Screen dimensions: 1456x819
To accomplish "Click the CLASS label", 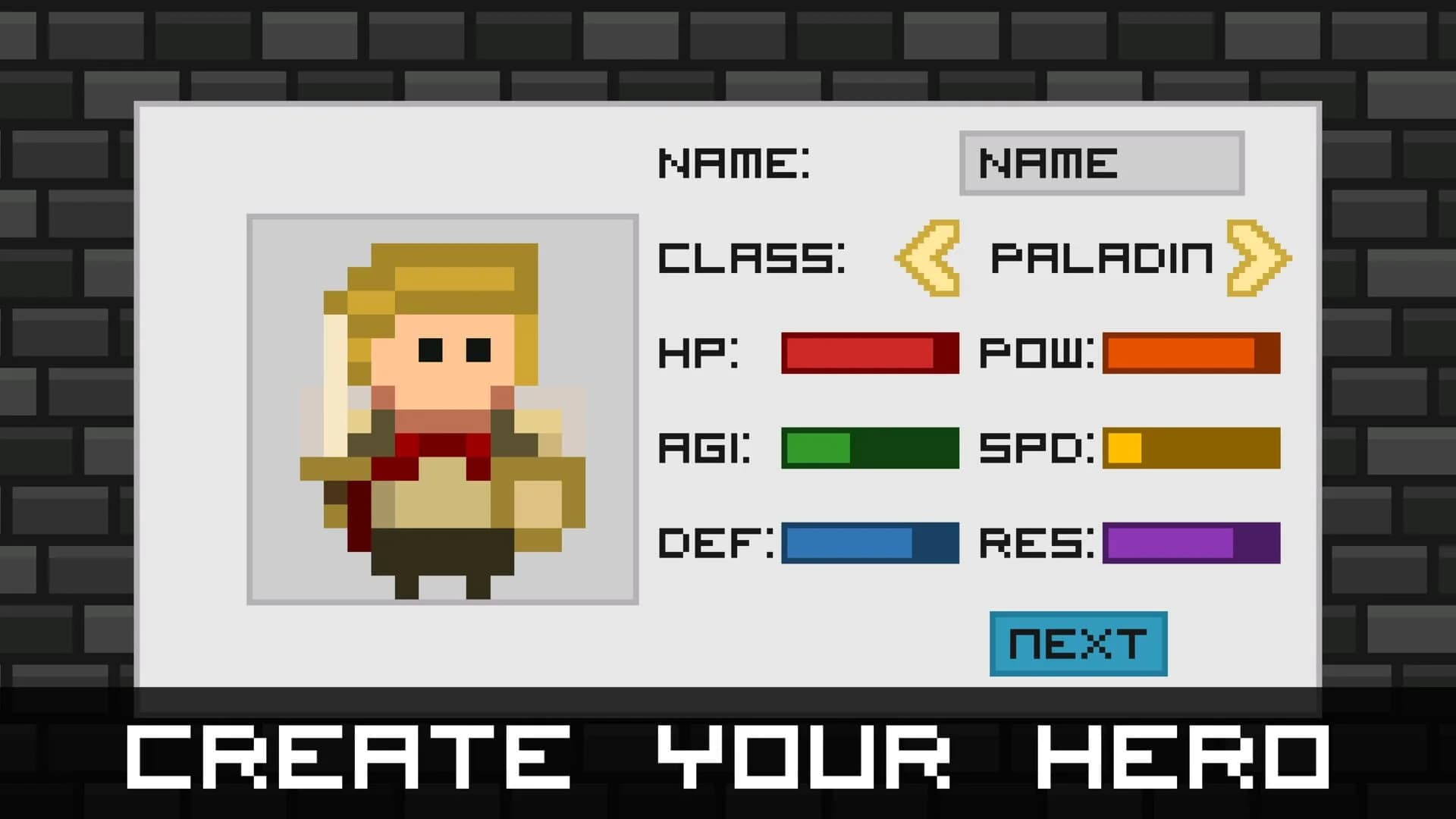I will 751,258.
